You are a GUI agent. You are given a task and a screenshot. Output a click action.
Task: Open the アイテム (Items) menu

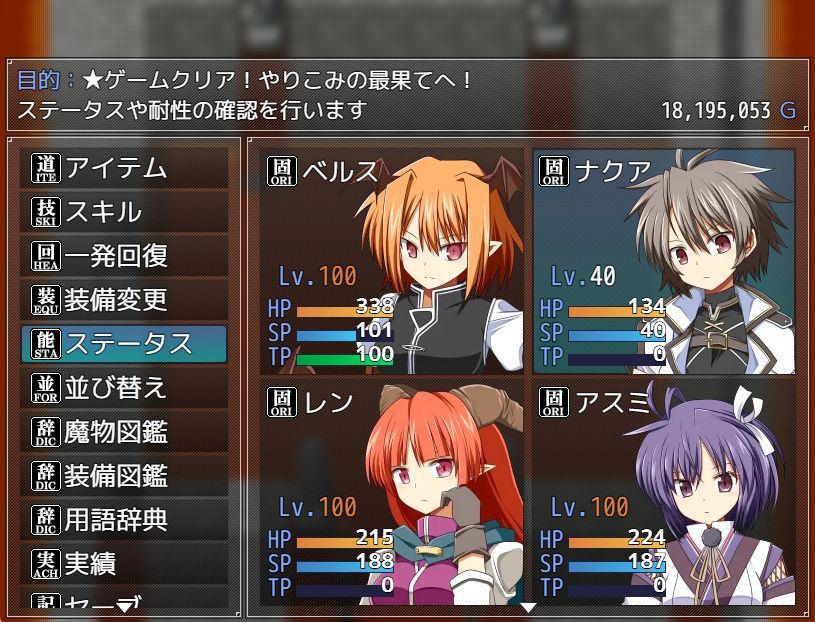(124, 168)
